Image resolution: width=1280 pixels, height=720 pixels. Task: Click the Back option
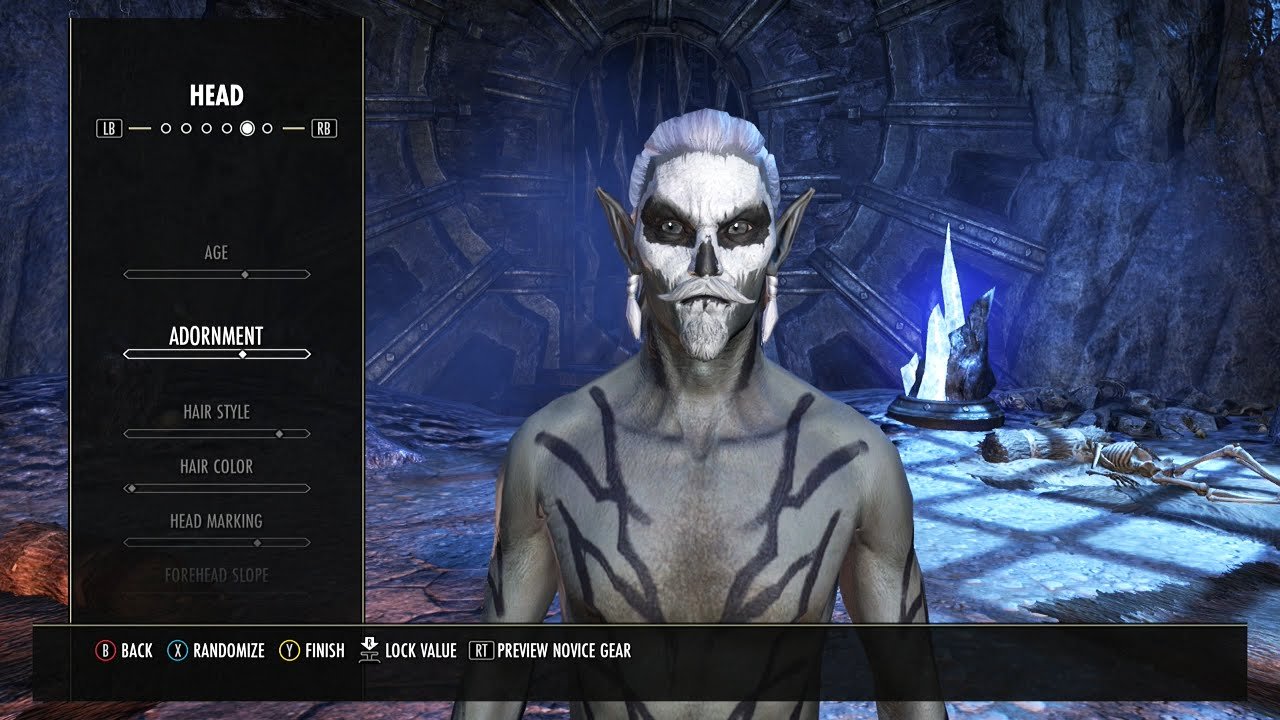(x=124, y=651)
